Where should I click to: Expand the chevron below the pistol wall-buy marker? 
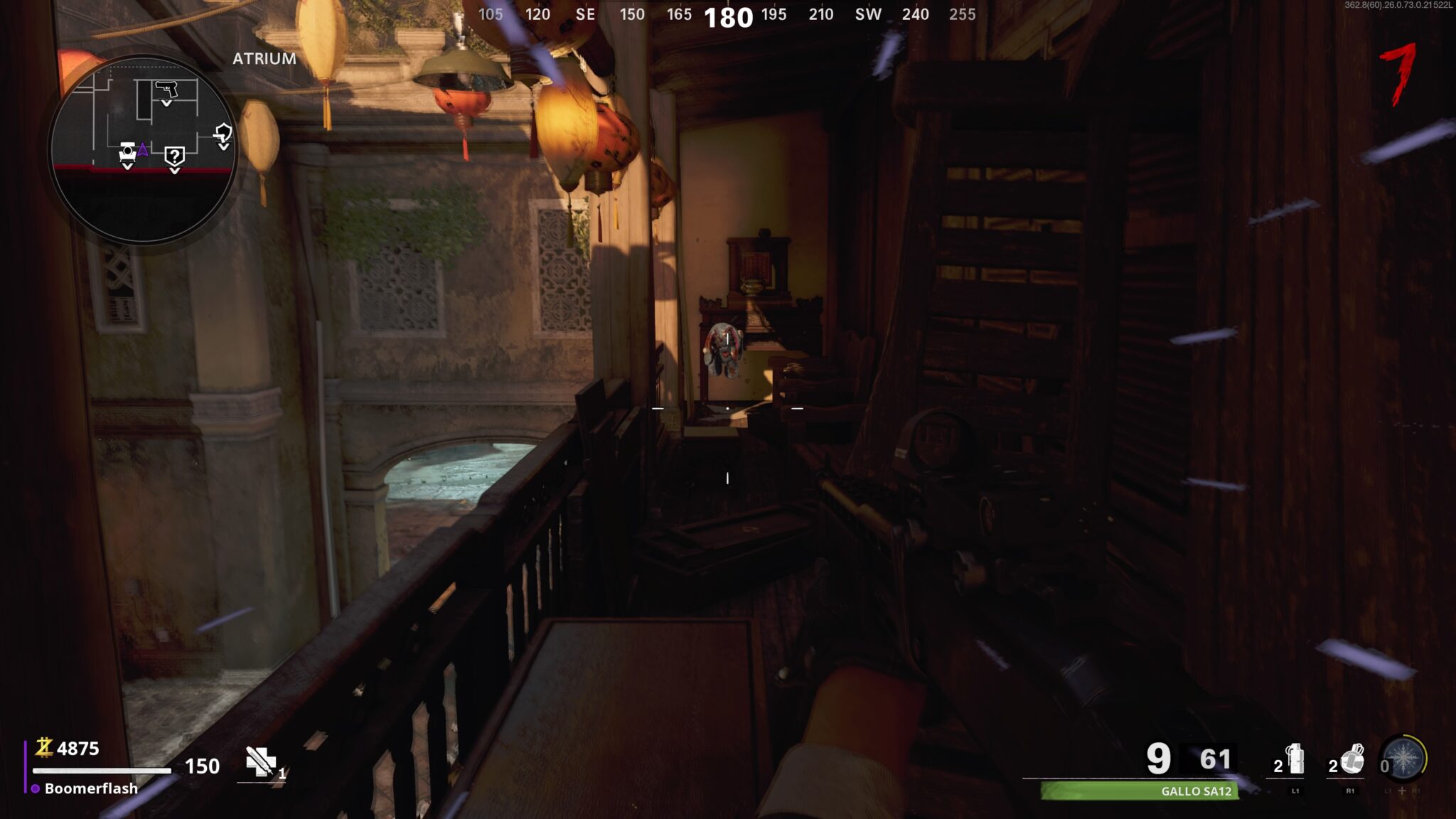[x=166, y=104]
